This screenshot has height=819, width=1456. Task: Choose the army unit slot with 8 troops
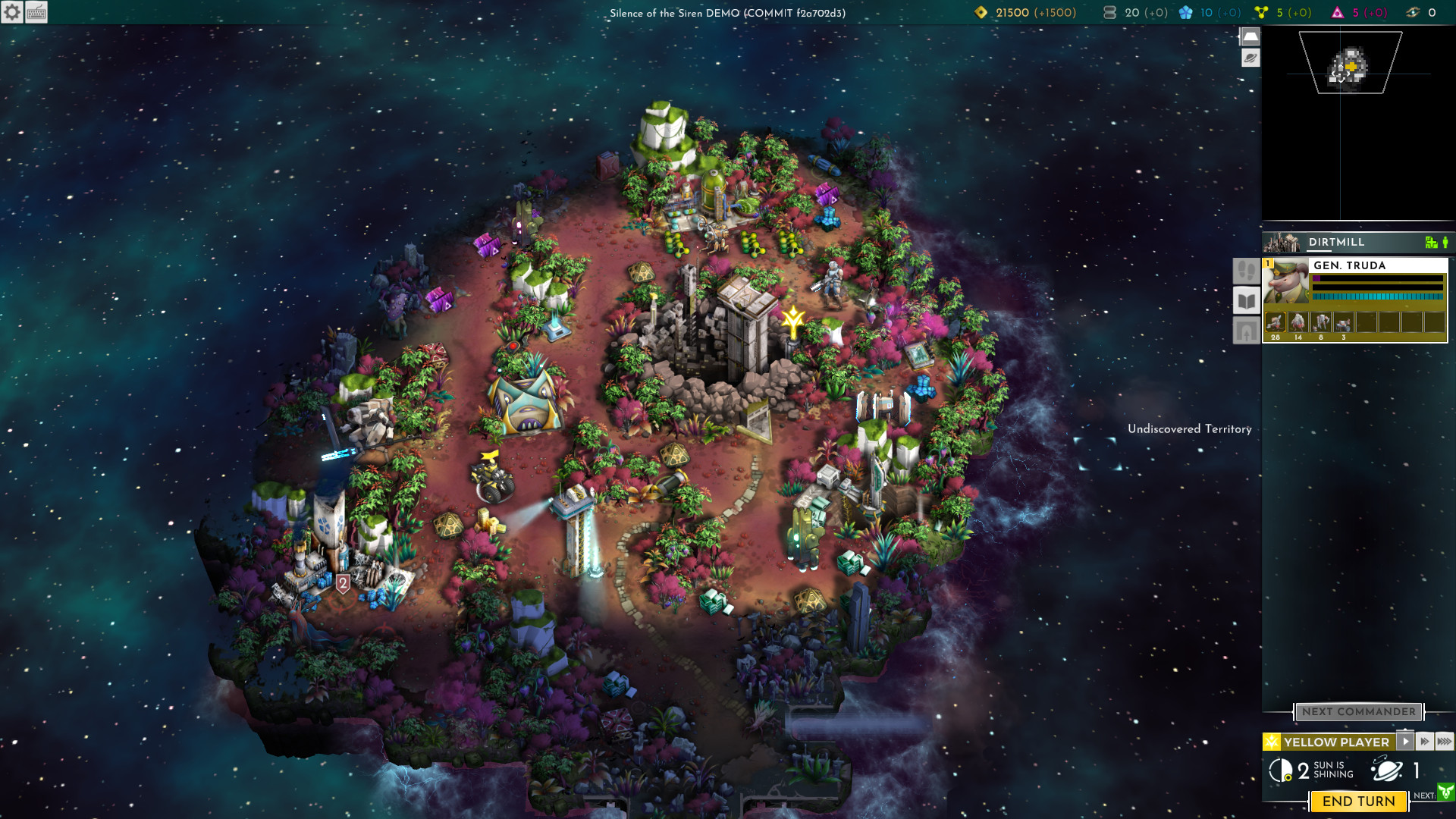pyautogui.click(x=1321, y=325)
